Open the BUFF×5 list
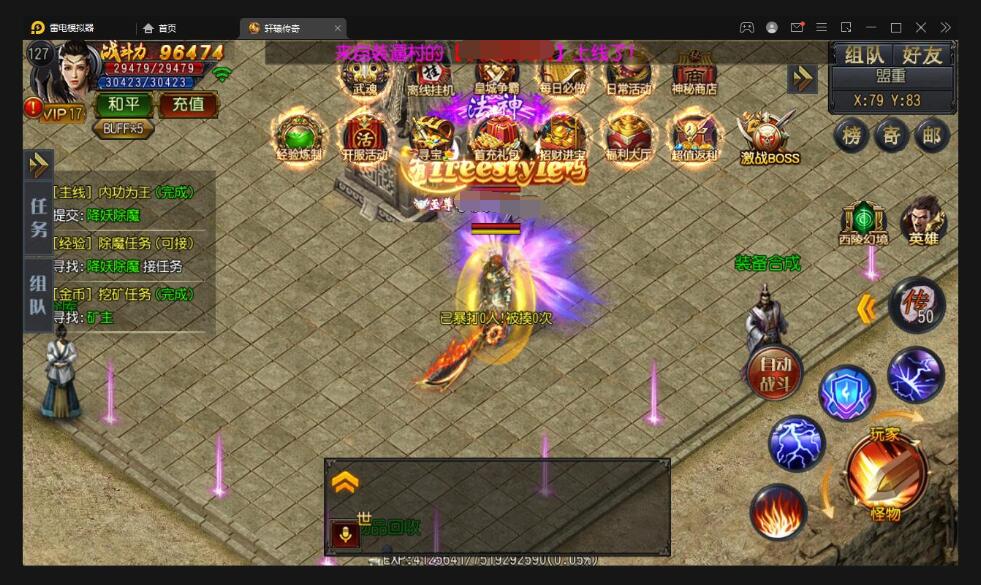Image resolution: width=981 pixels, height=585 pixels. click(124, 128)
